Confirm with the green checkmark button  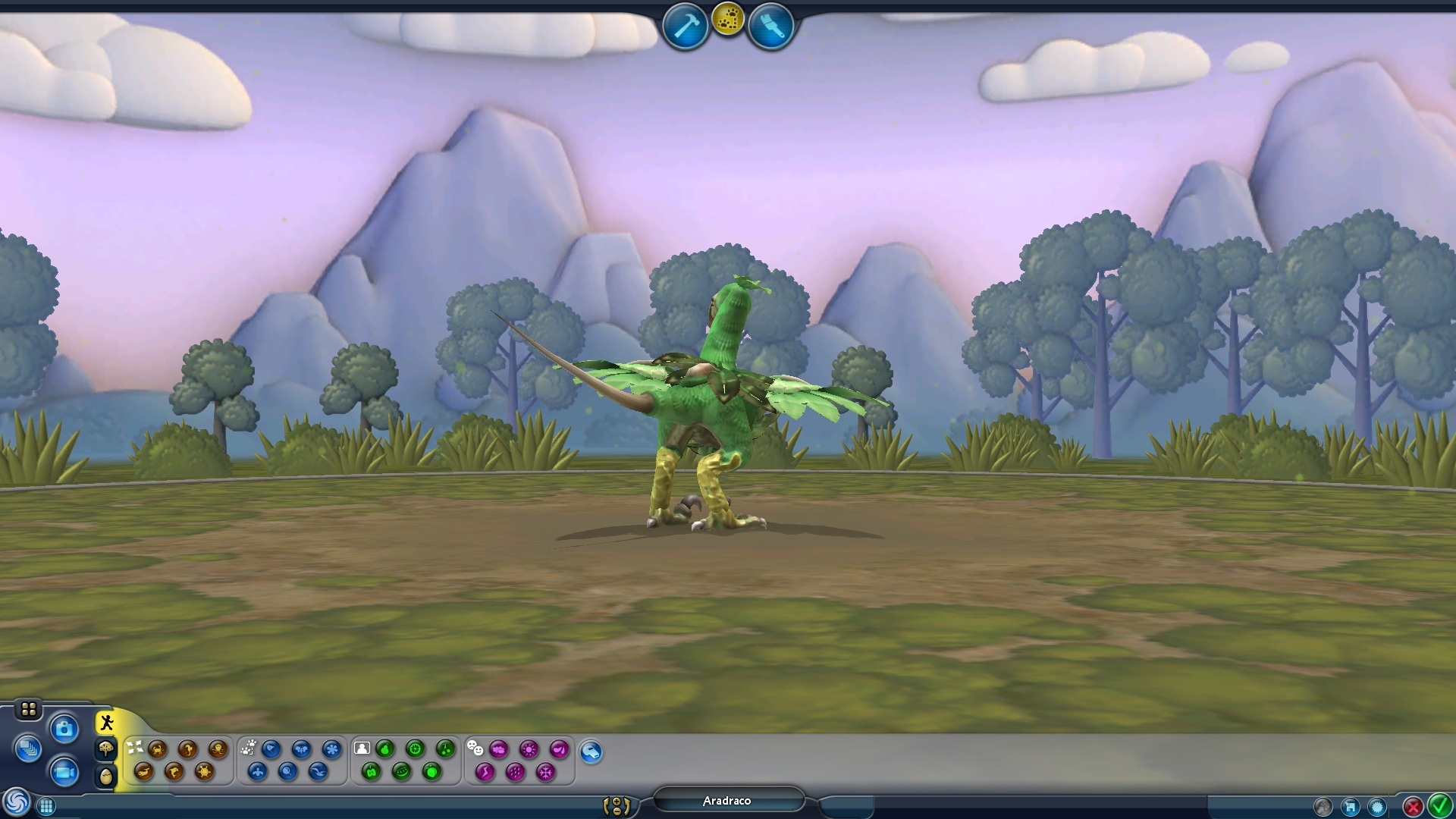[1439, 805]
